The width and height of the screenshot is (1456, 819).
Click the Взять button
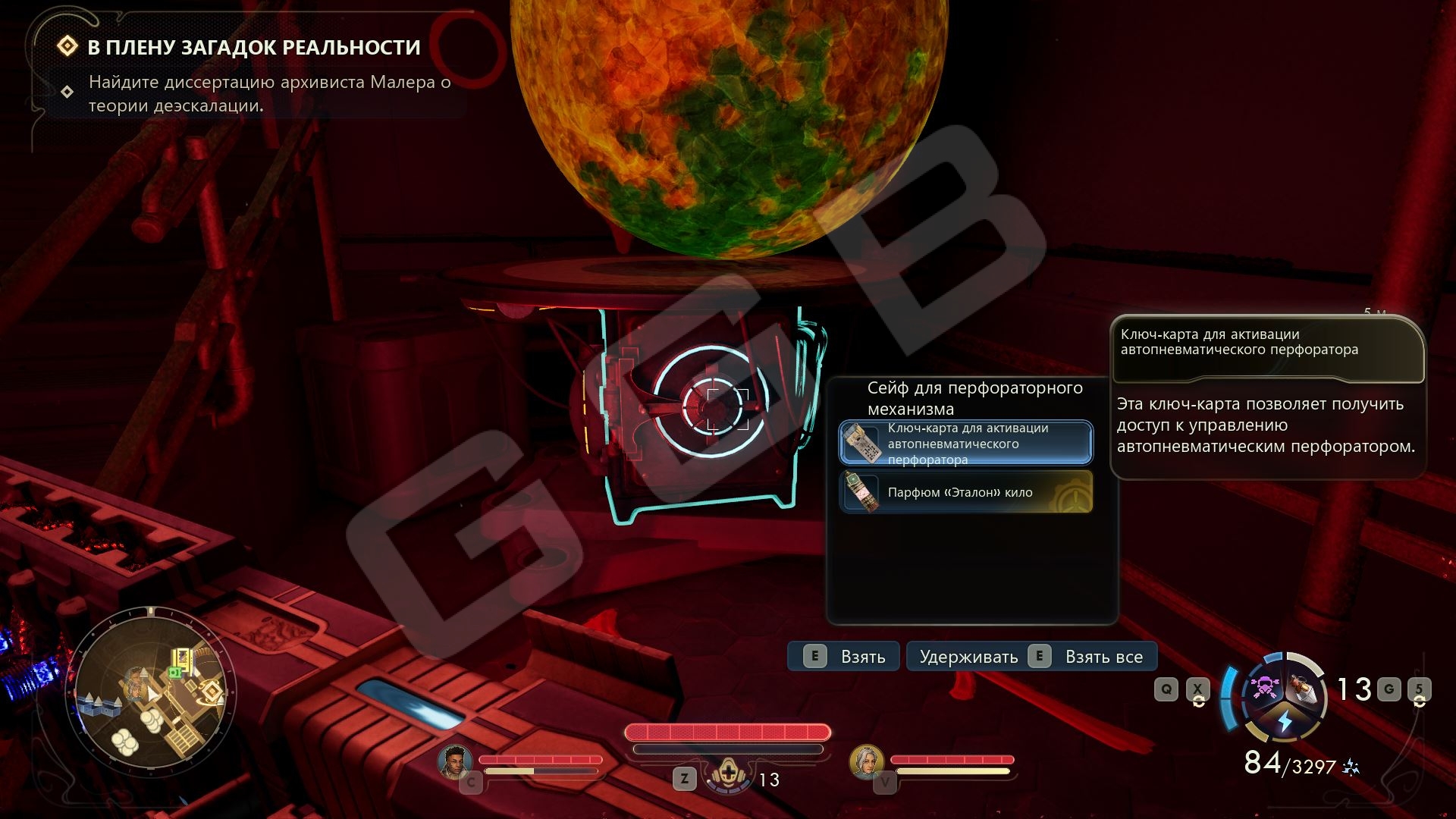(x=843, y=657)
